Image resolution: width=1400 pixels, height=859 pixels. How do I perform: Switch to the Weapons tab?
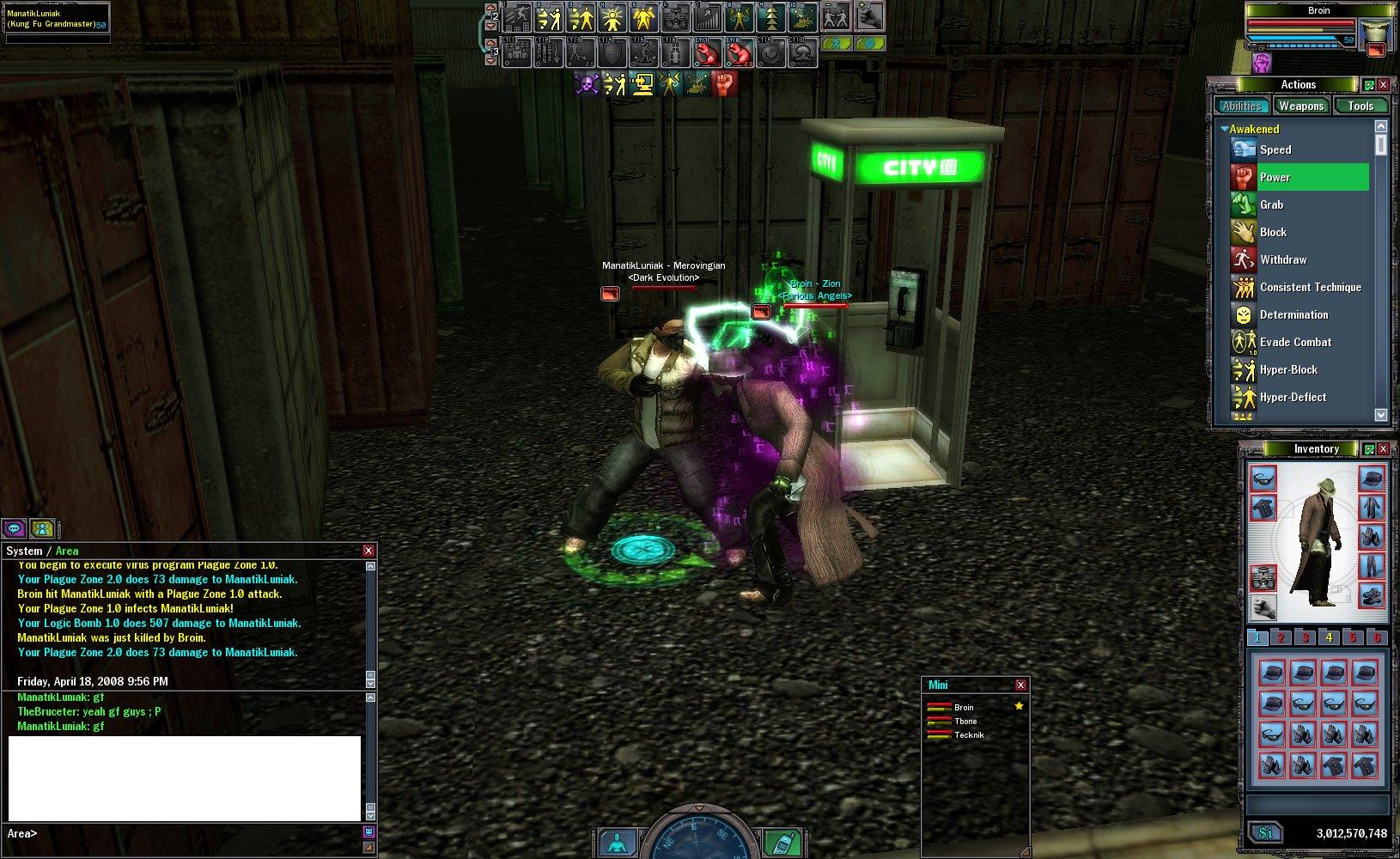click(1300, 107)
